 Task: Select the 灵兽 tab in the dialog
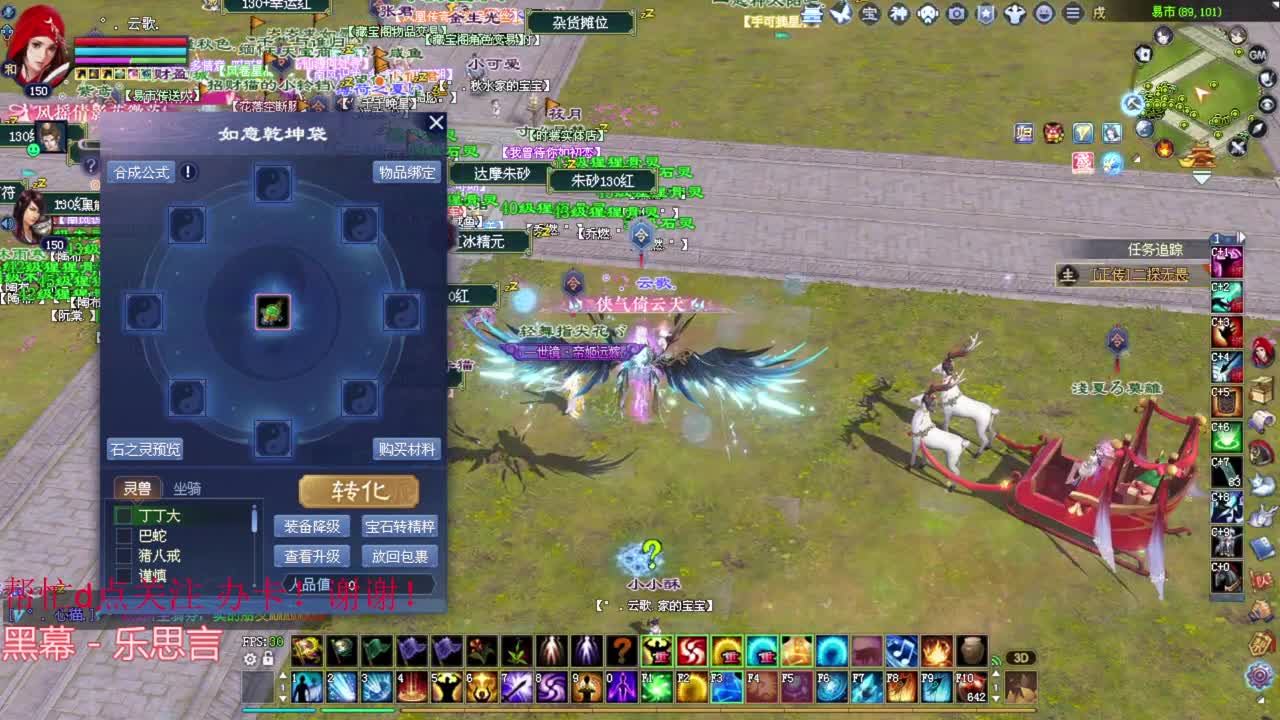[x=137, y=487]
